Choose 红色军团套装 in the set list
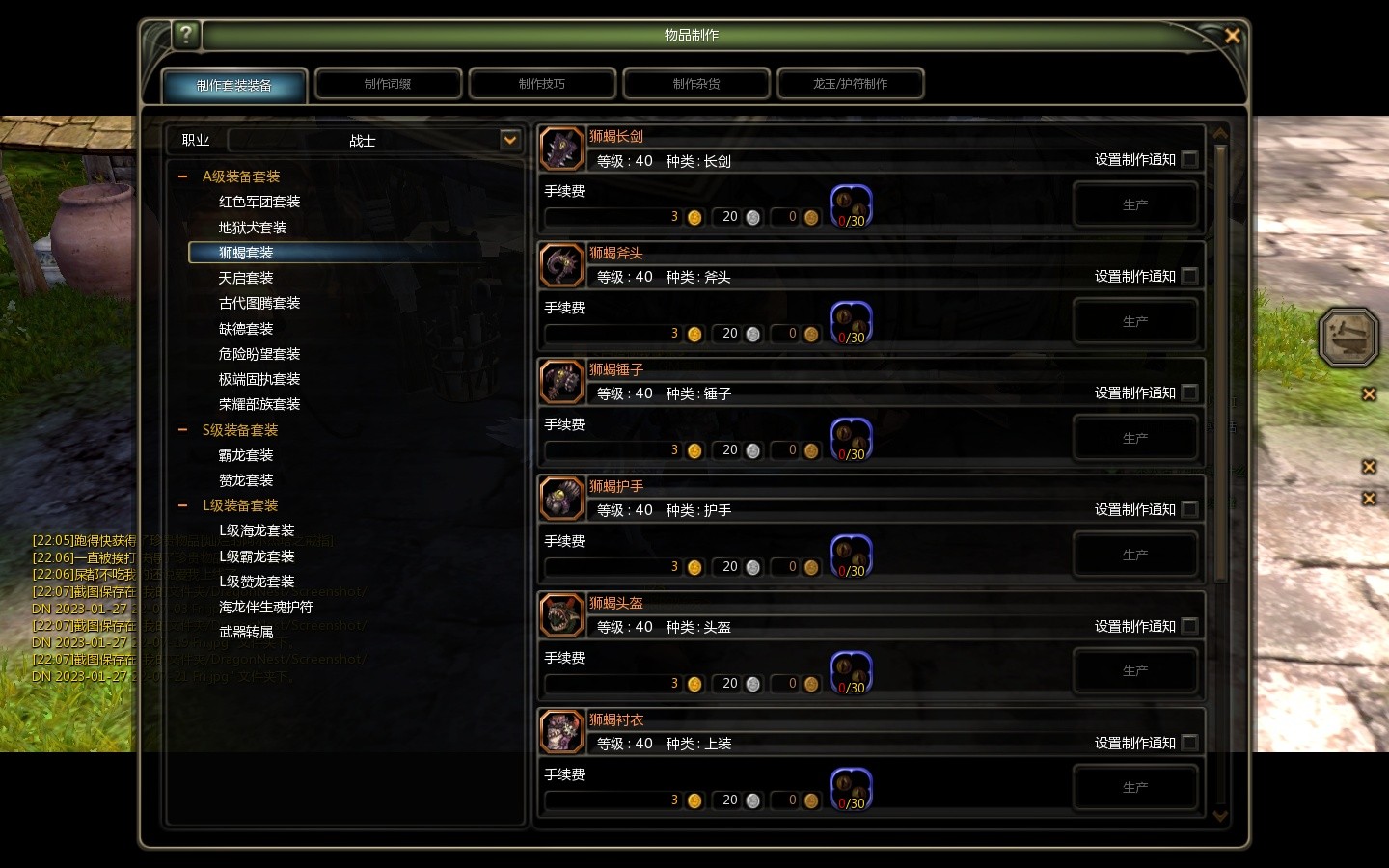 click(x=259, y=202)
